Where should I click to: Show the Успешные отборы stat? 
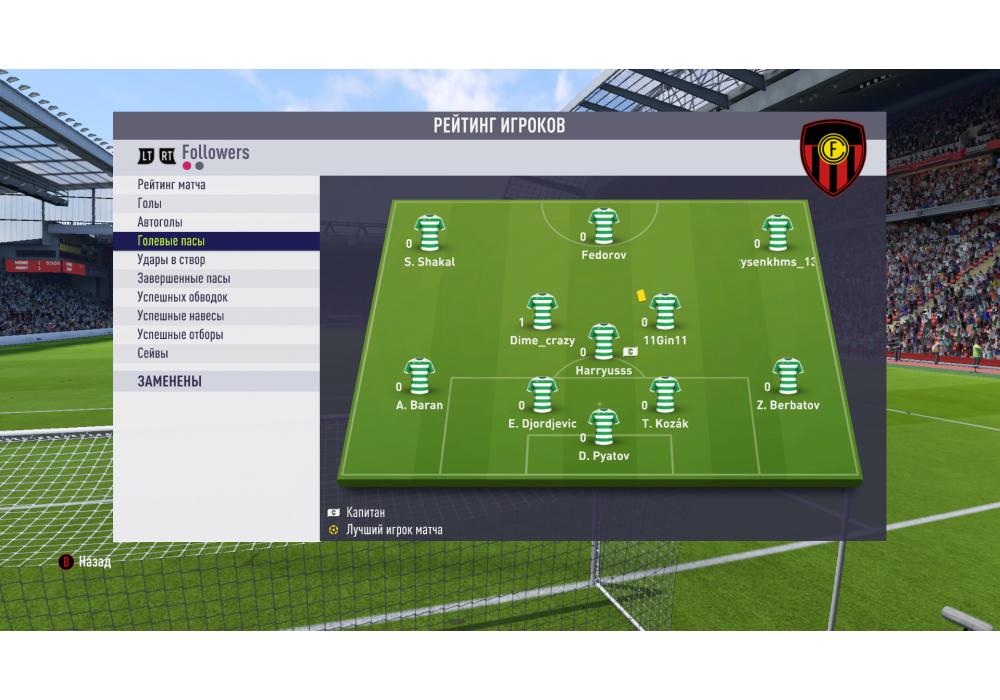click(215, 335)
